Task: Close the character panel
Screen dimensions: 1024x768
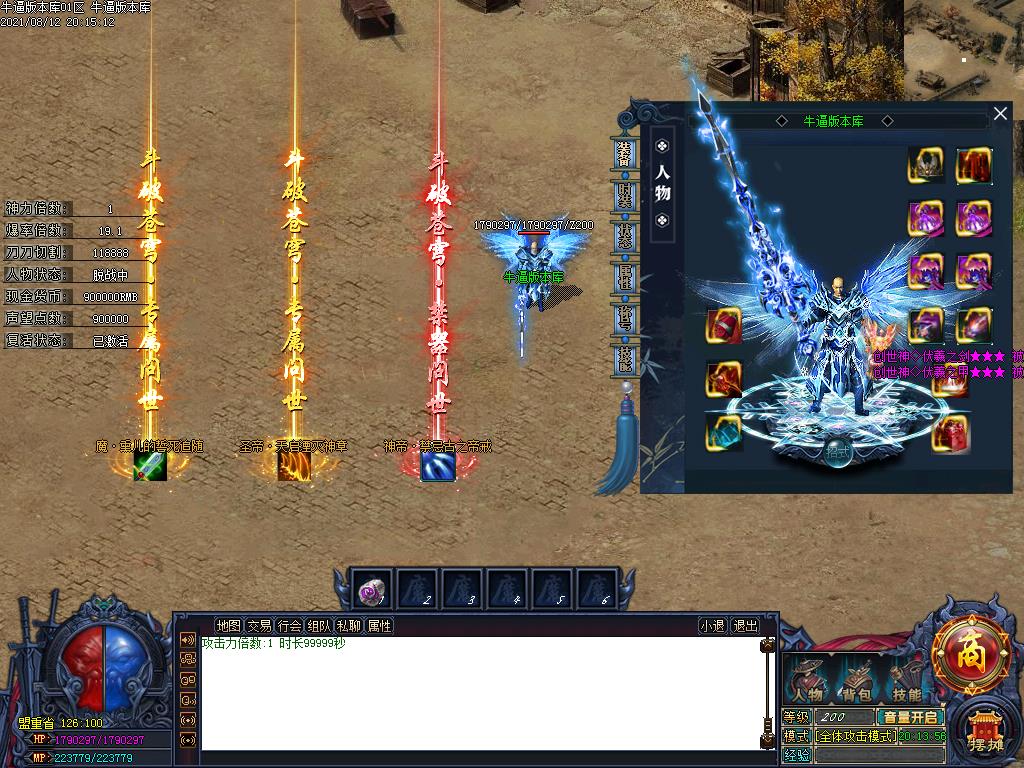Action: 1000,114
